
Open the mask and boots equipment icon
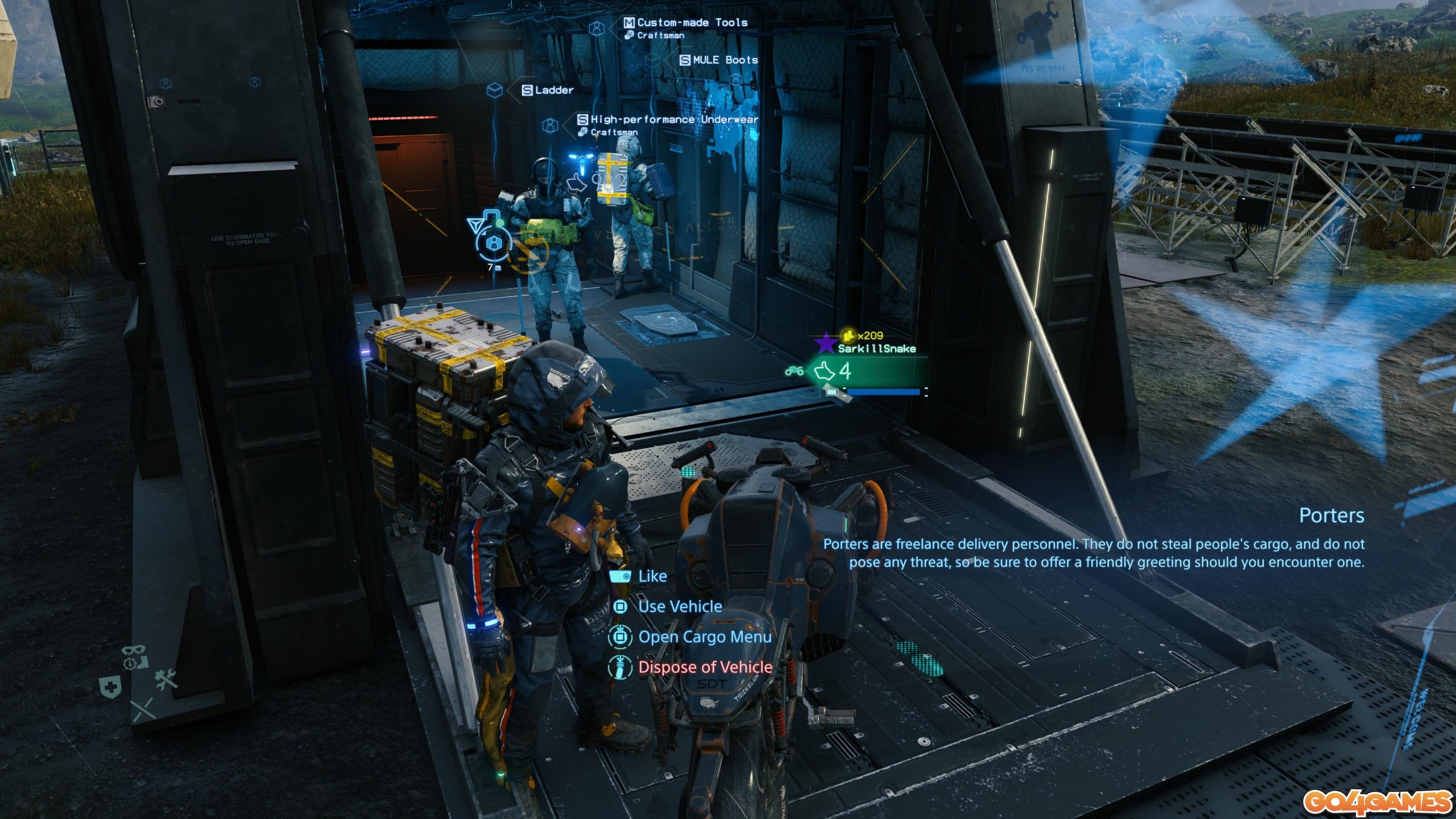135,657
